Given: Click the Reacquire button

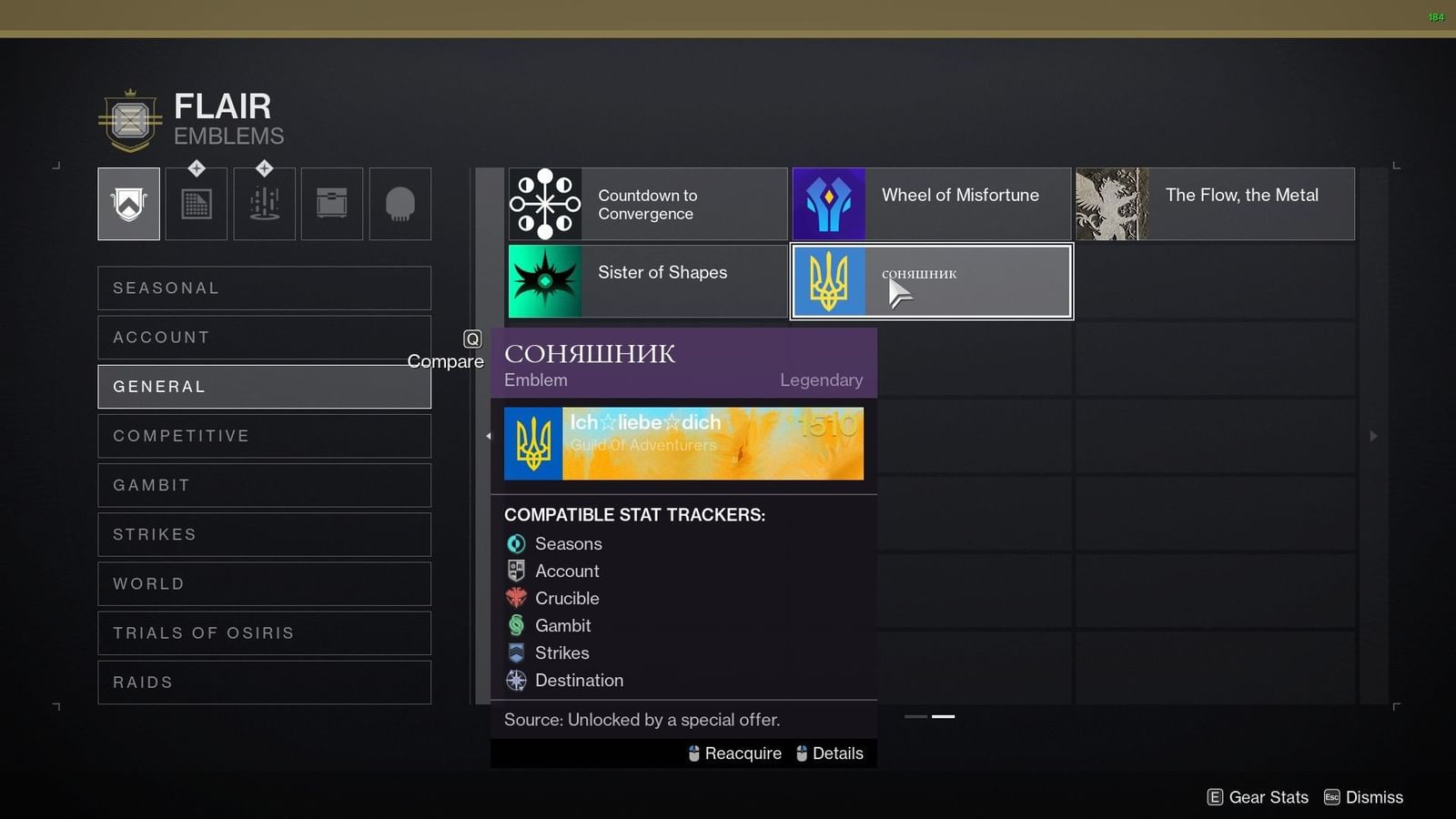Looking at the screenshot, I should click(x=733, y=753).
